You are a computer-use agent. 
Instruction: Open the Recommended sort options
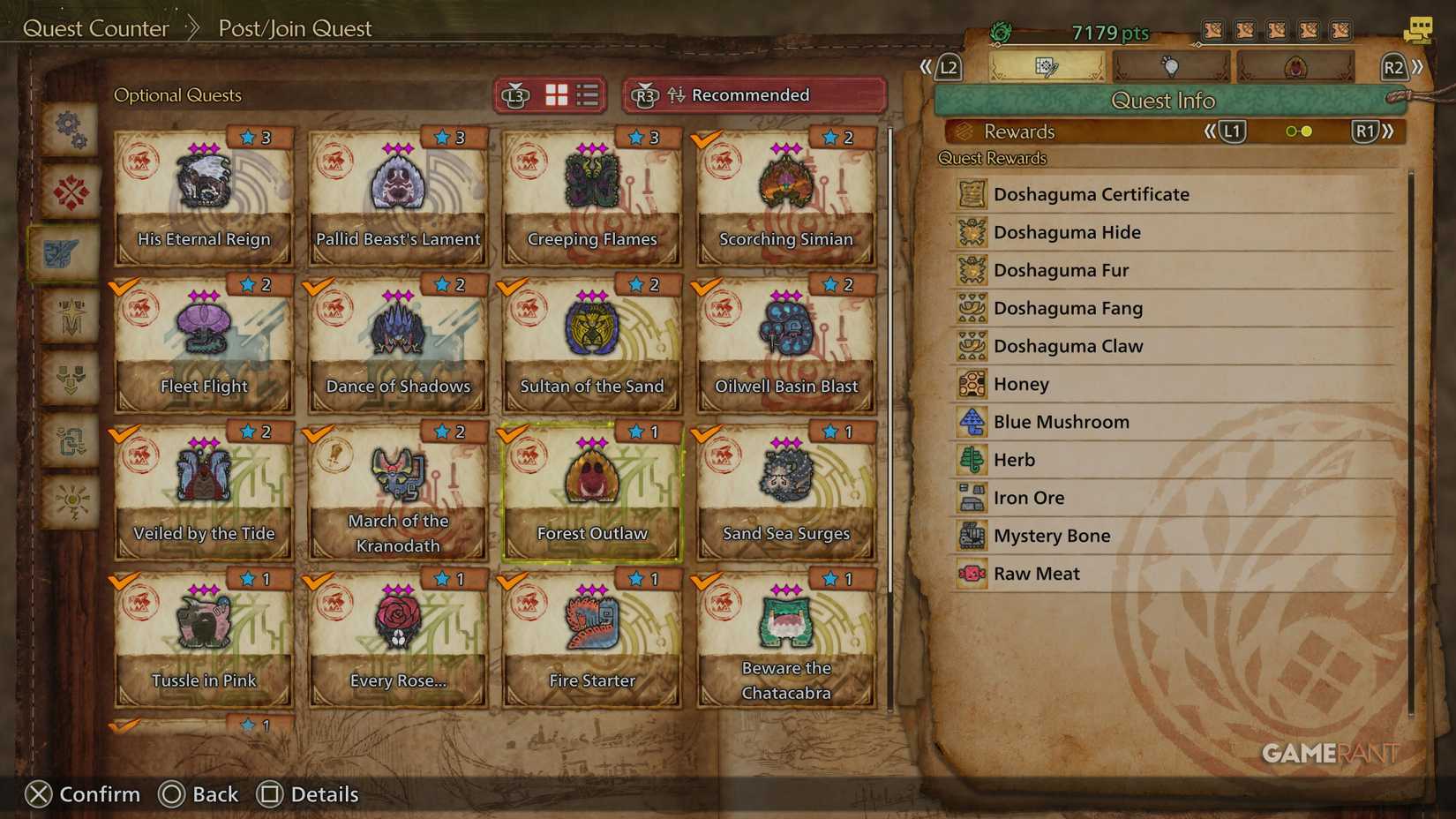pyautogui.click(x=751, y=95)
